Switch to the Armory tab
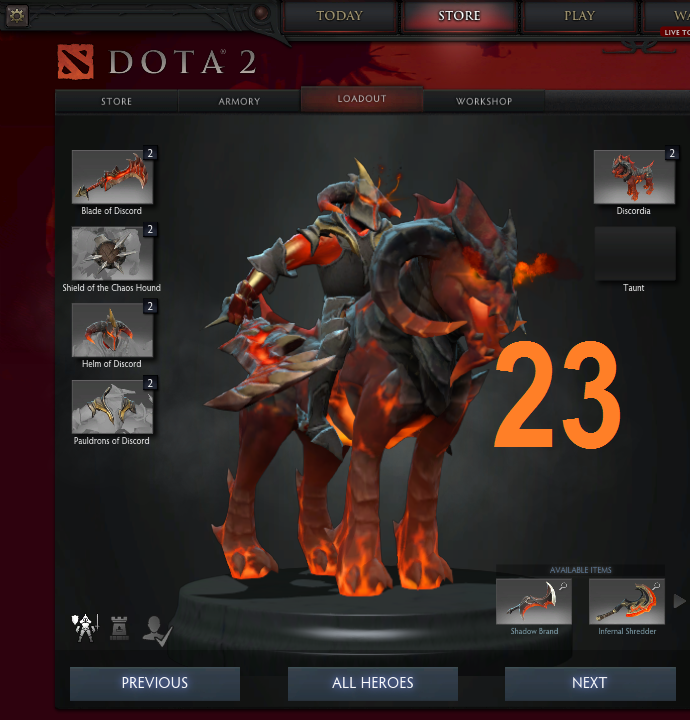 pyautogui.click(x=239, y=101)
